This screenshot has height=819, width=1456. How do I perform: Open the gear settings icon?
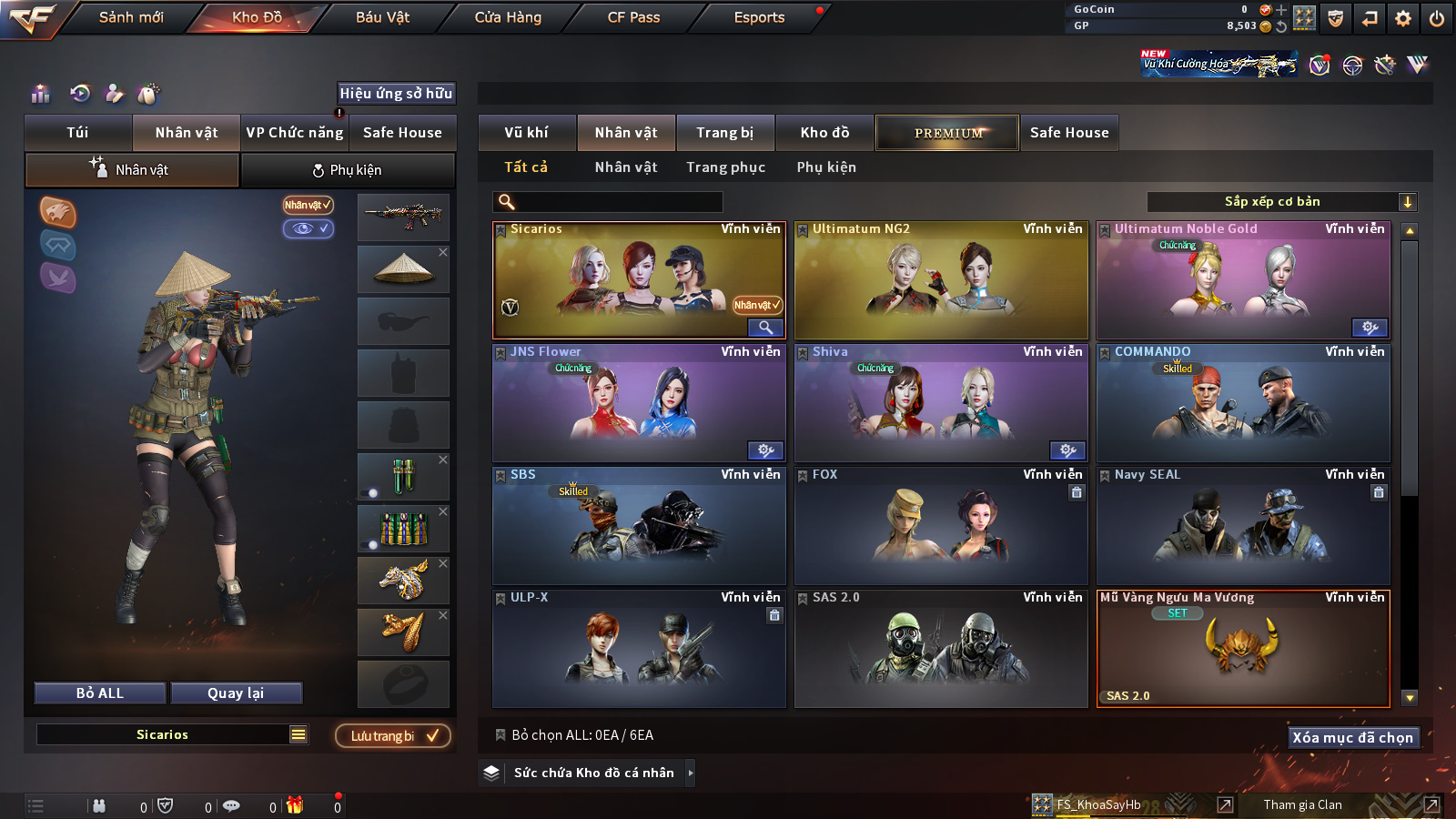(1403, 18)
